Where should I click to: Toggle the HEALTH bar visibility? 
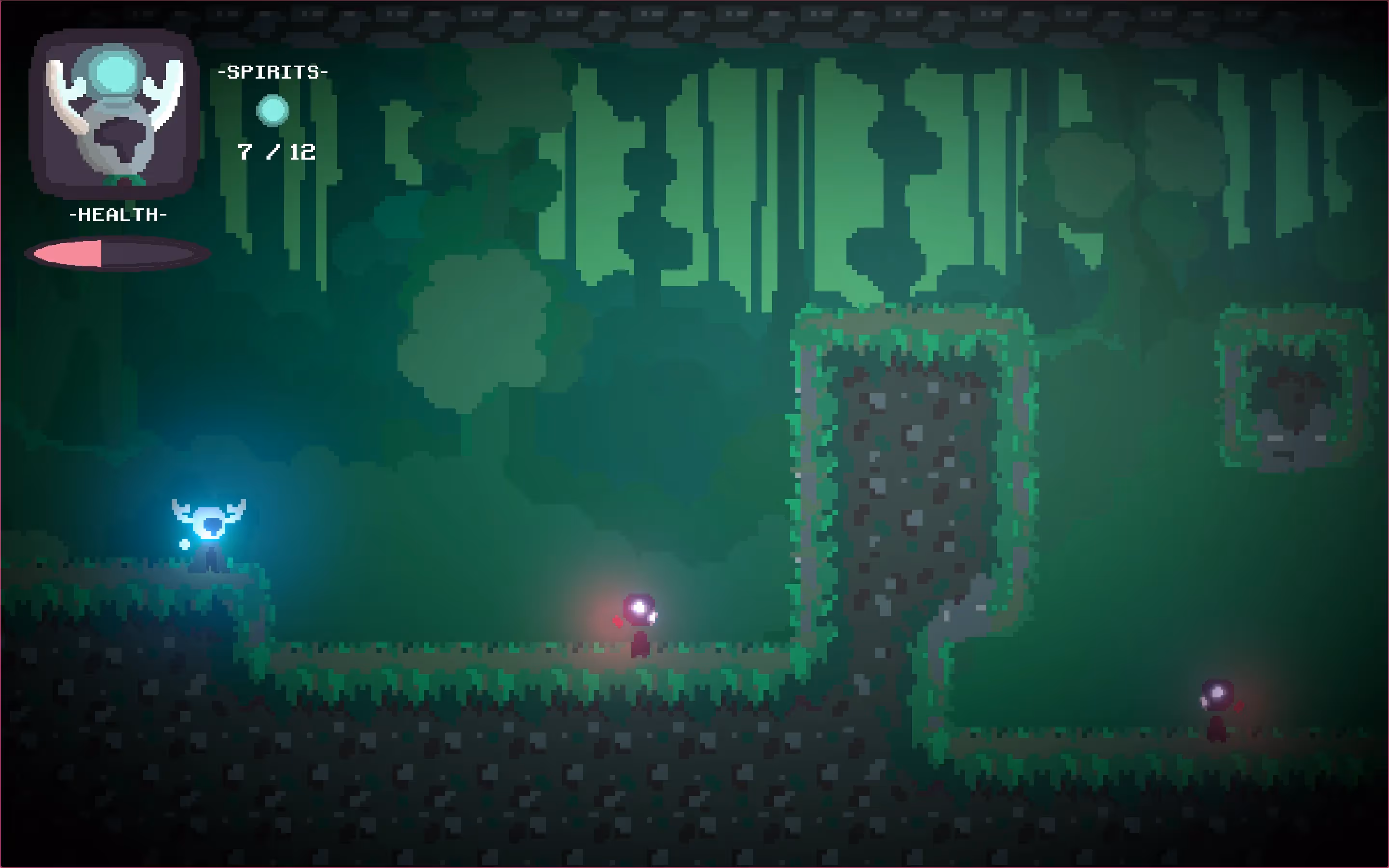click(x=118, y=253)
